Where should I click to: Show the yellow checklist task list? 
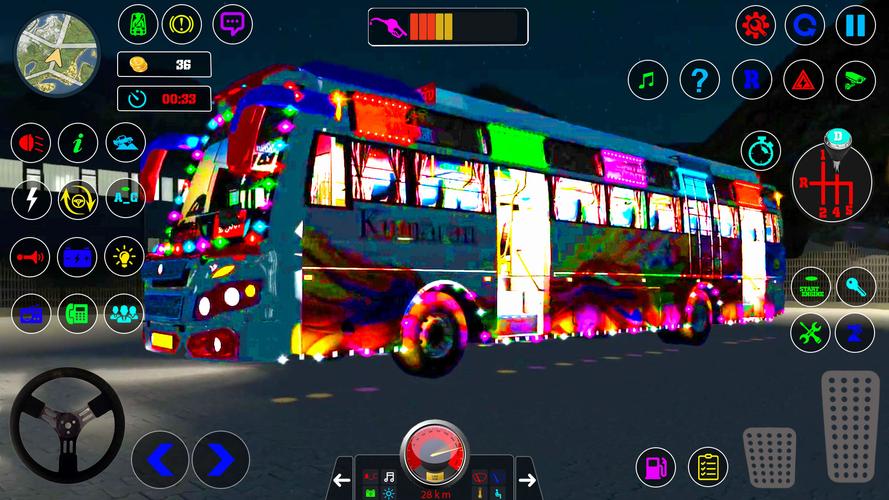[x=708, y=467]
